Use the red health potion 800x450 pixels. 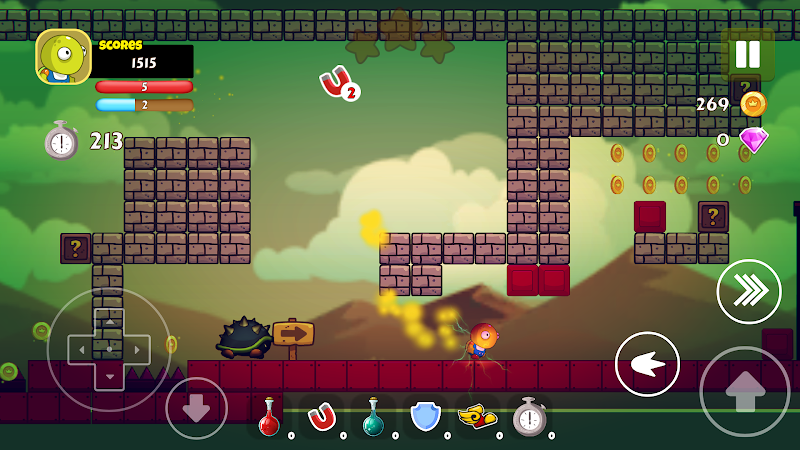269,417
